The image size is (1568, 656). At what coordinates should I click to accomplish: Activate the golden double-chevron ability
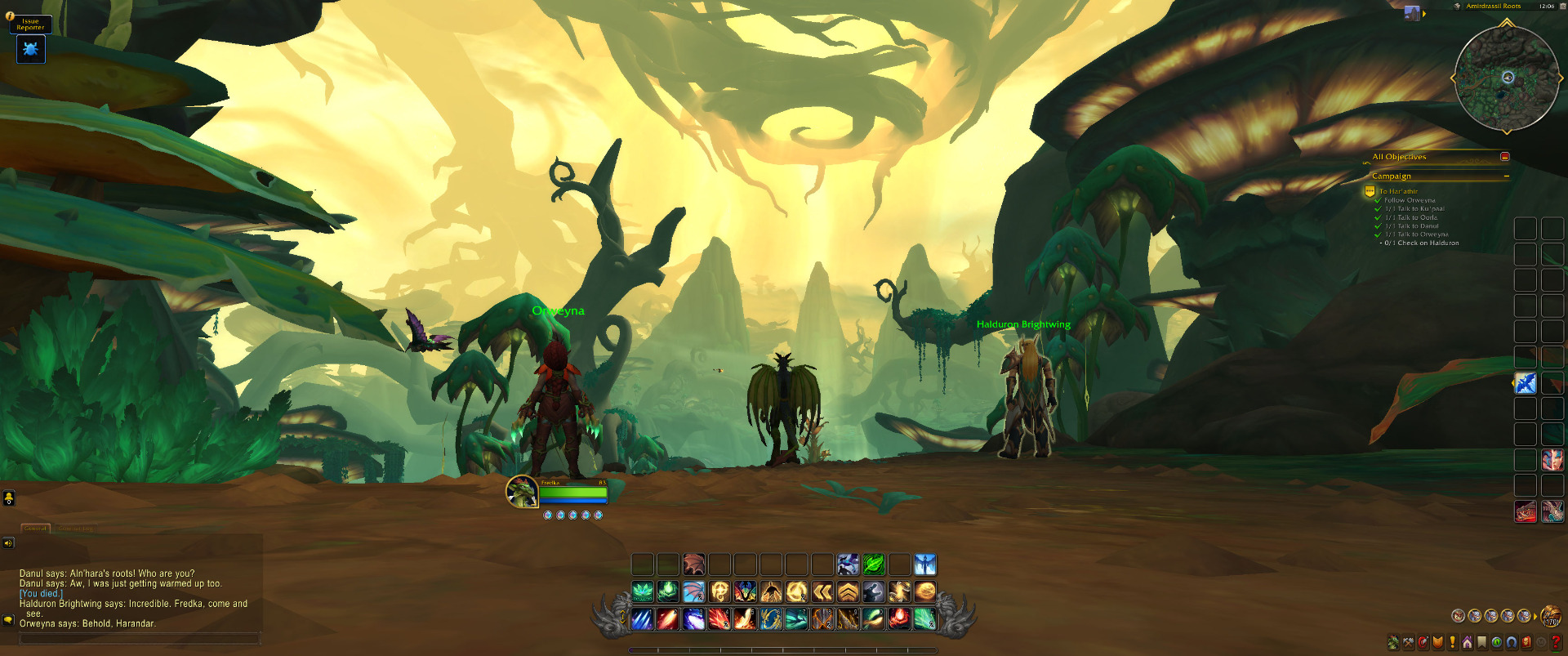tap(822, 591)
